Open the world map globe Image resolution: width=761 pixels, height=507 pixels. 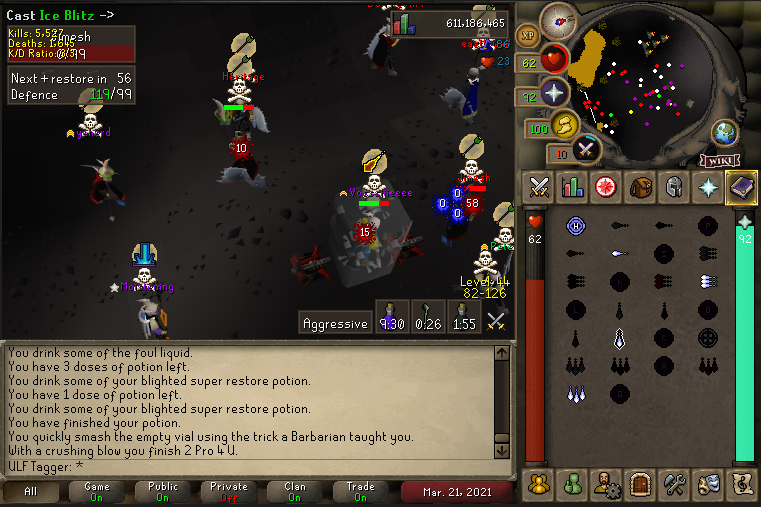point(725,133)
